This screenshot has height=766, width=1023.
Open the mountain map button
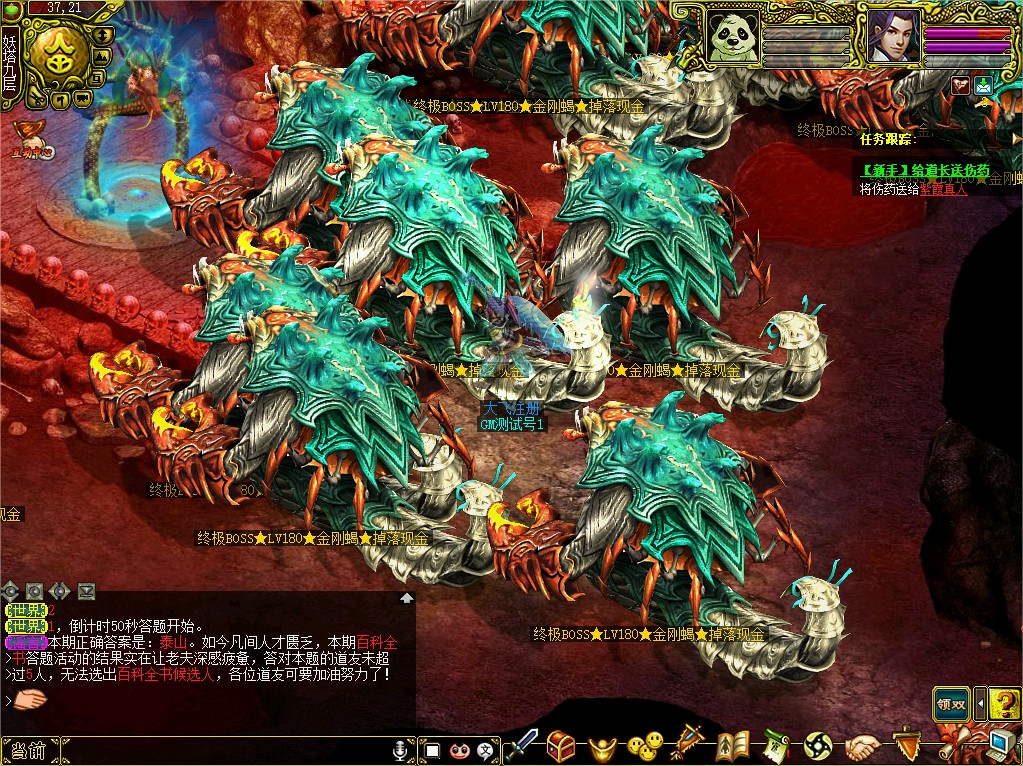coord(101,56)
